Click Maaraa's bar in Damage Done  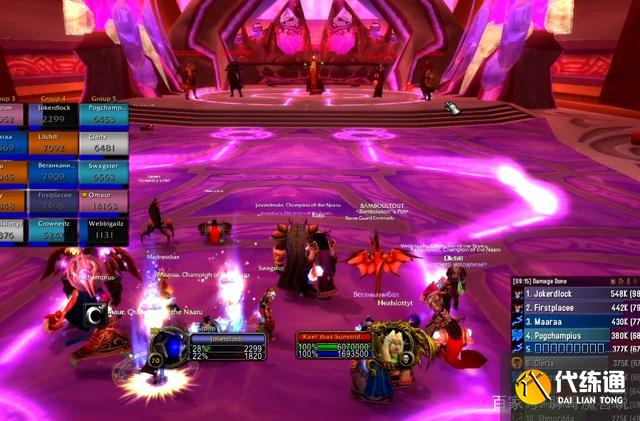coord(575,321)
